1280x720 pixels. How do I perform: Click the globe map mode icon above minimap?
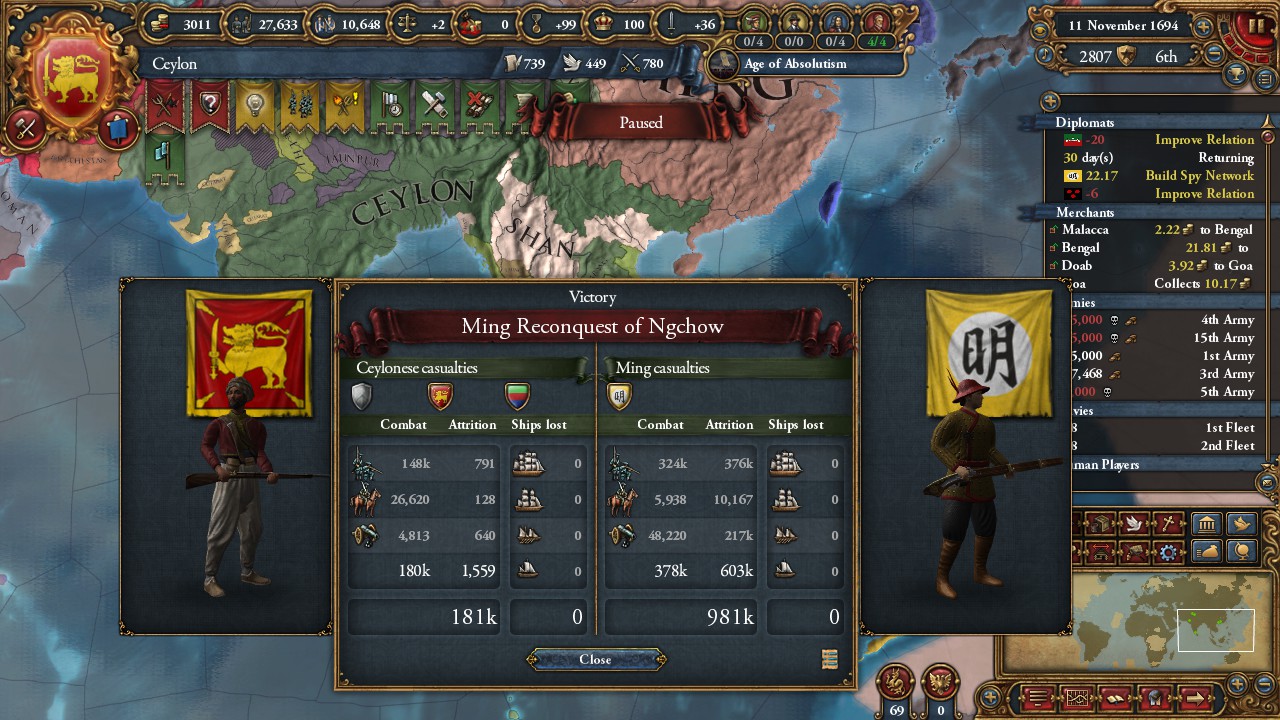[1241, 552]
